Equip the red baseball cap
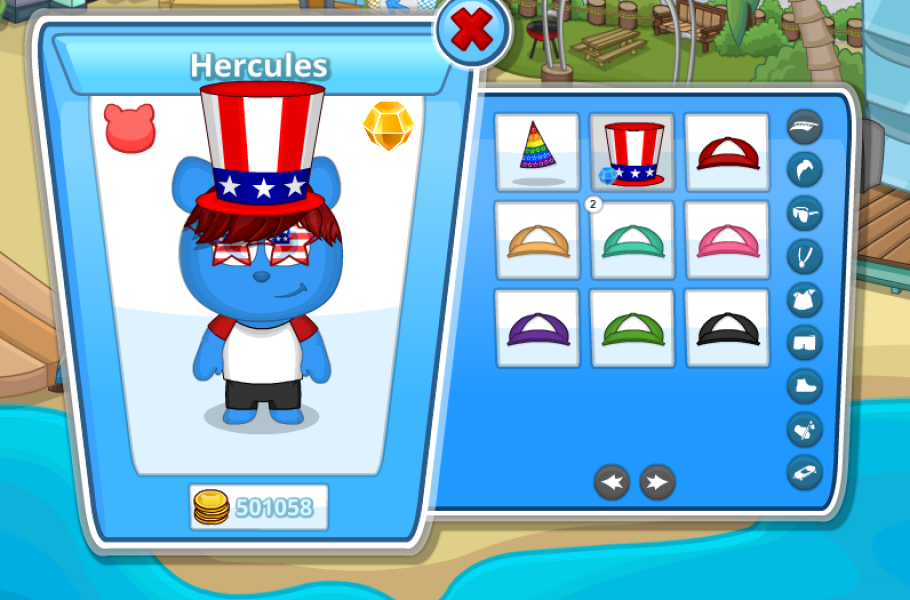The width and height of the screenshot is (910, 600). pos(727,151)
